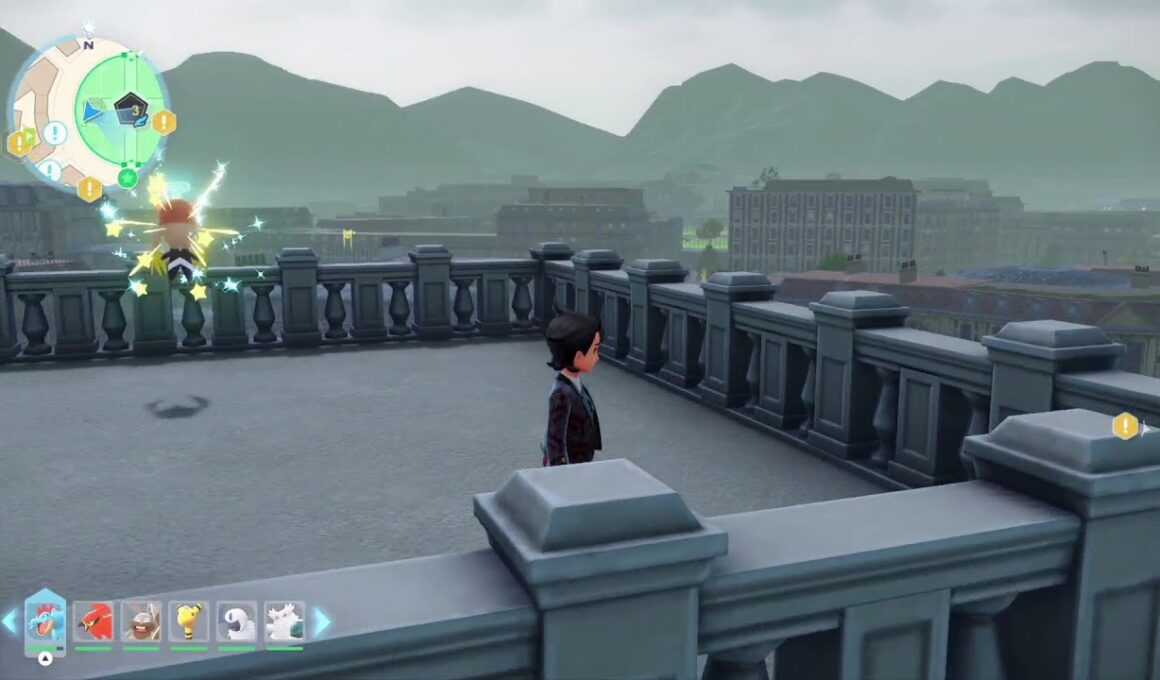Pick the brown Pokémon party slot

tap(141, 622)
